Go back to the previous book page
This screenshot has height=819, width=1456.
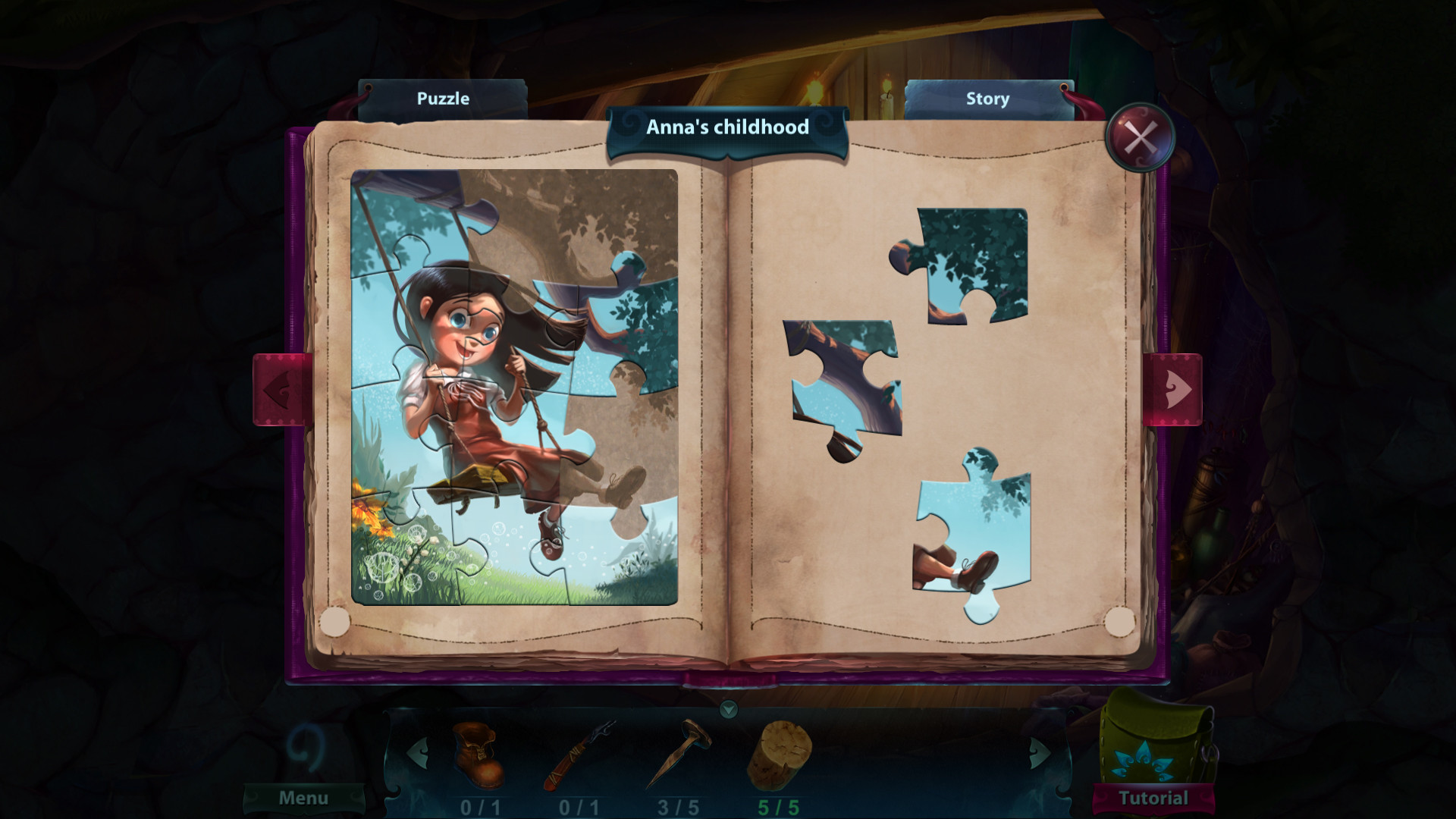282,389
